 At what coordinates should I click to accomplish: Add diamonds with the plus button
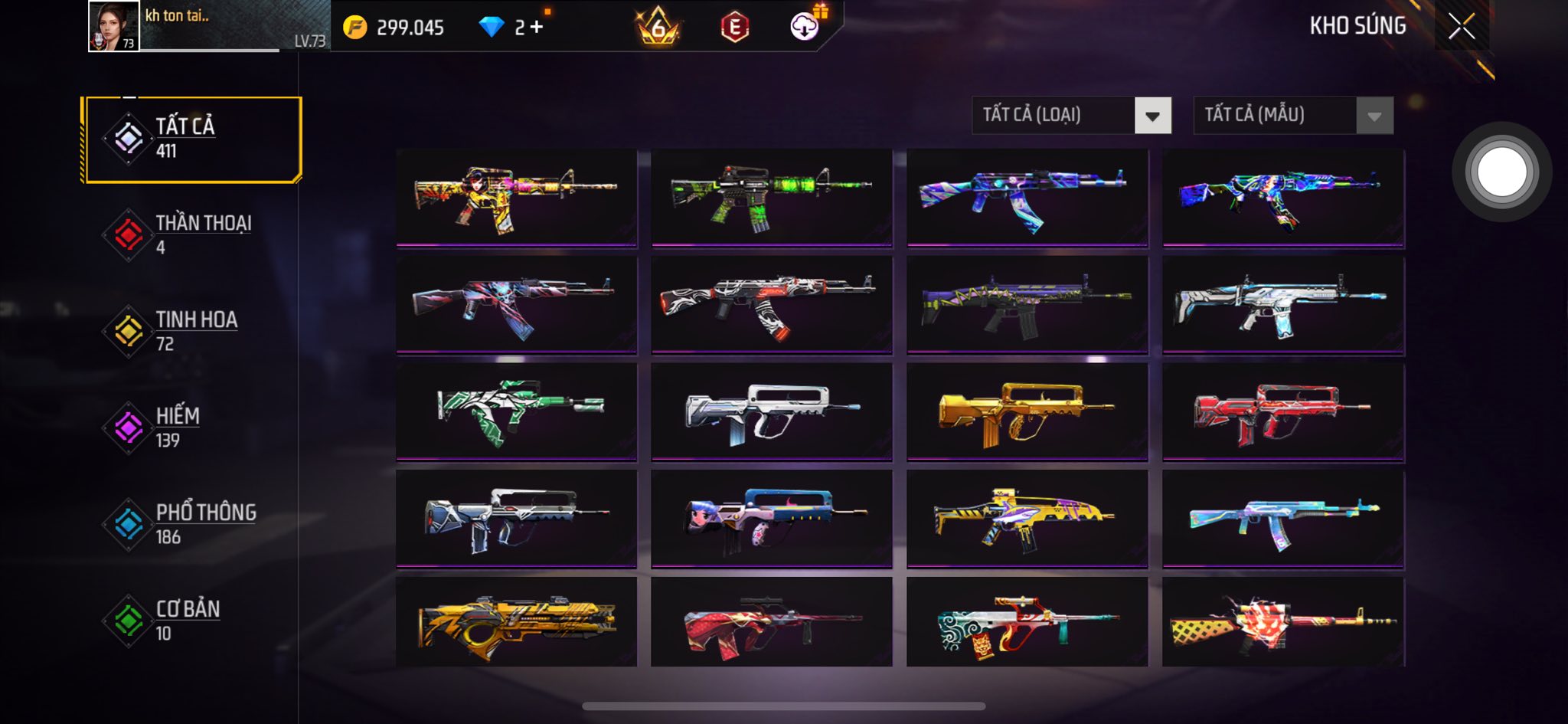pos(537,28)
